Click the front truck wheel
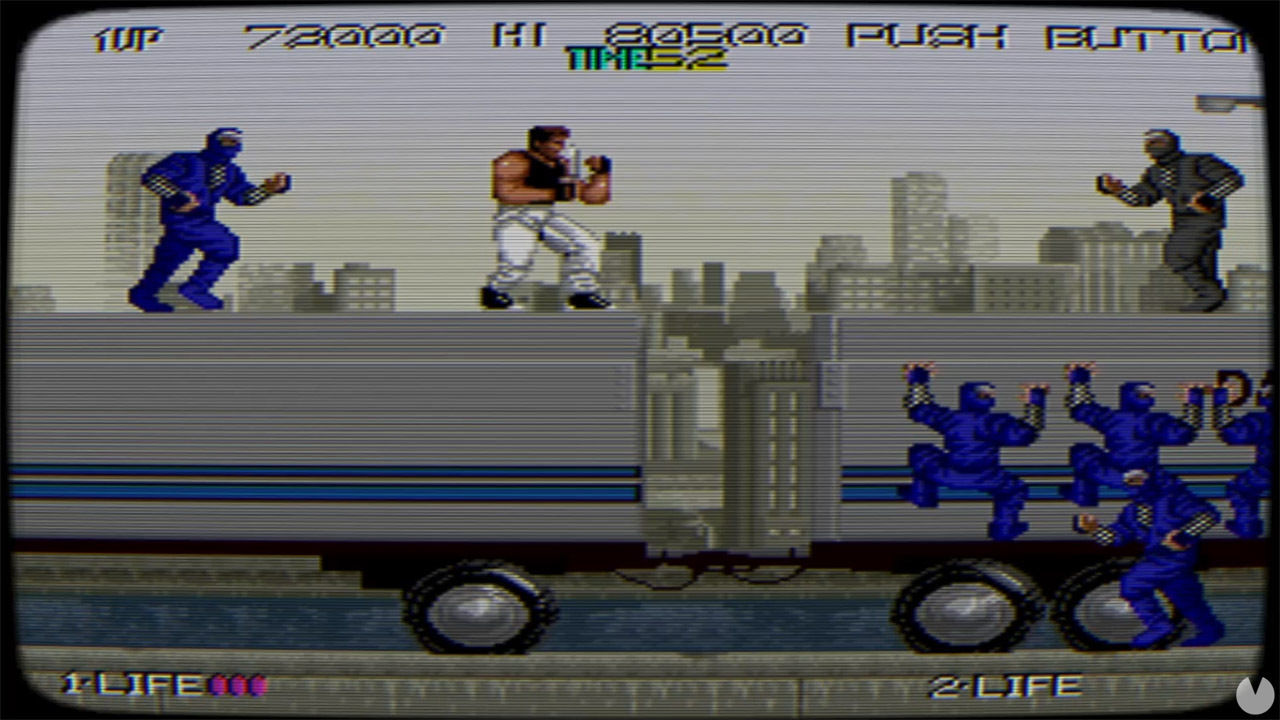 (x=480, y=605)
